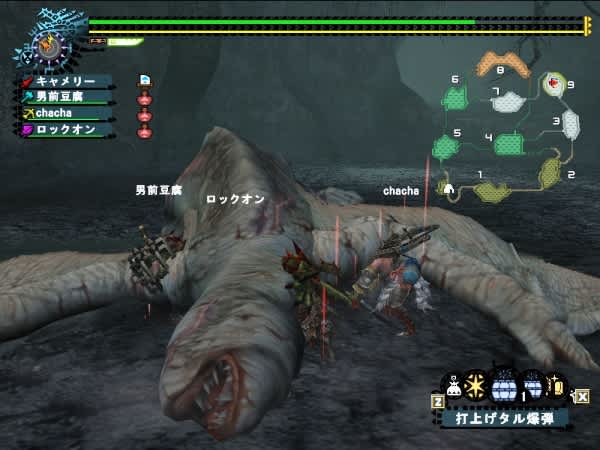
Task: Select the yellow starburst item icon
Action: (476, 386)
